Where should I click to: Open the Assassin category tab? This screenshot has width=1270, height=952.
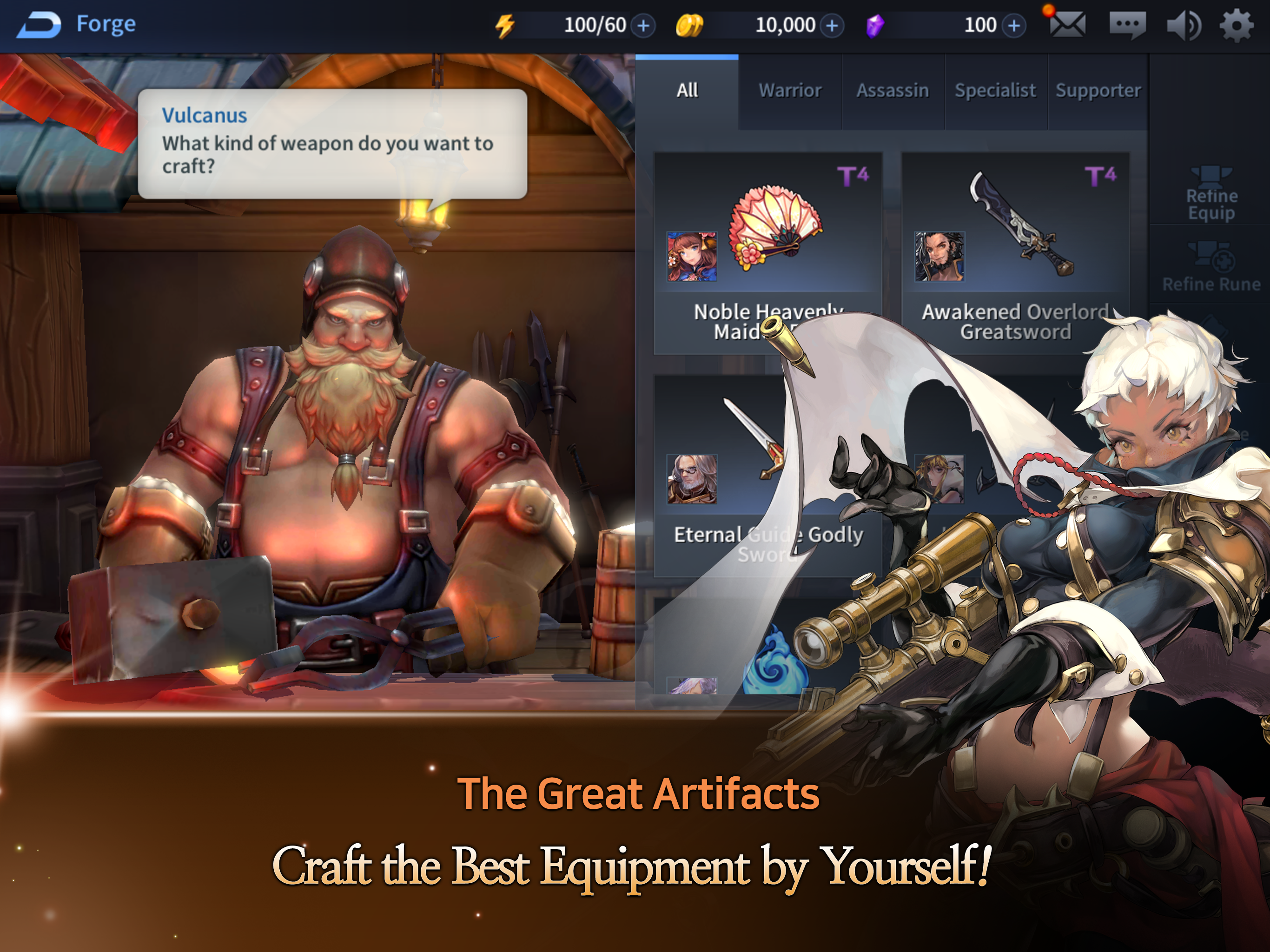893,90
